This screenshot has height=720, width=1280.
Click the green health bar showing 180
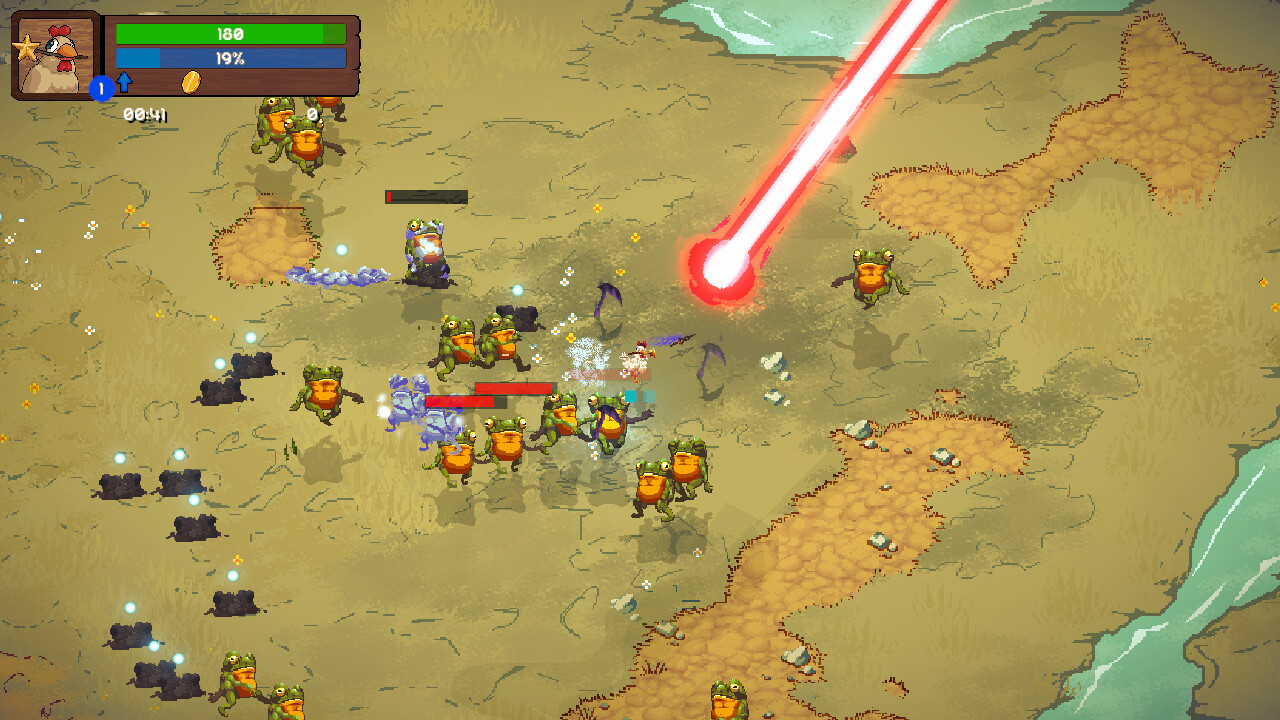tap(230, 33)
